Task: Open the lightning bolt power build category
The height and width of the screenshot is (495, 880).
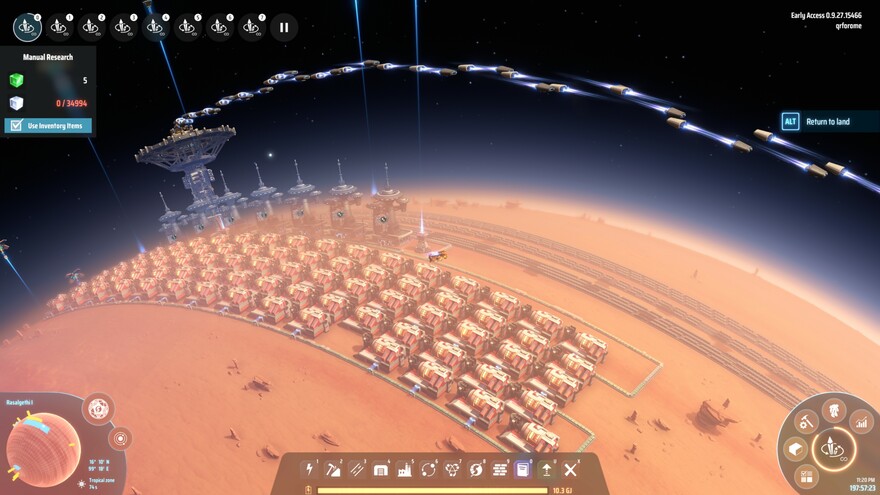Action: 309,469
